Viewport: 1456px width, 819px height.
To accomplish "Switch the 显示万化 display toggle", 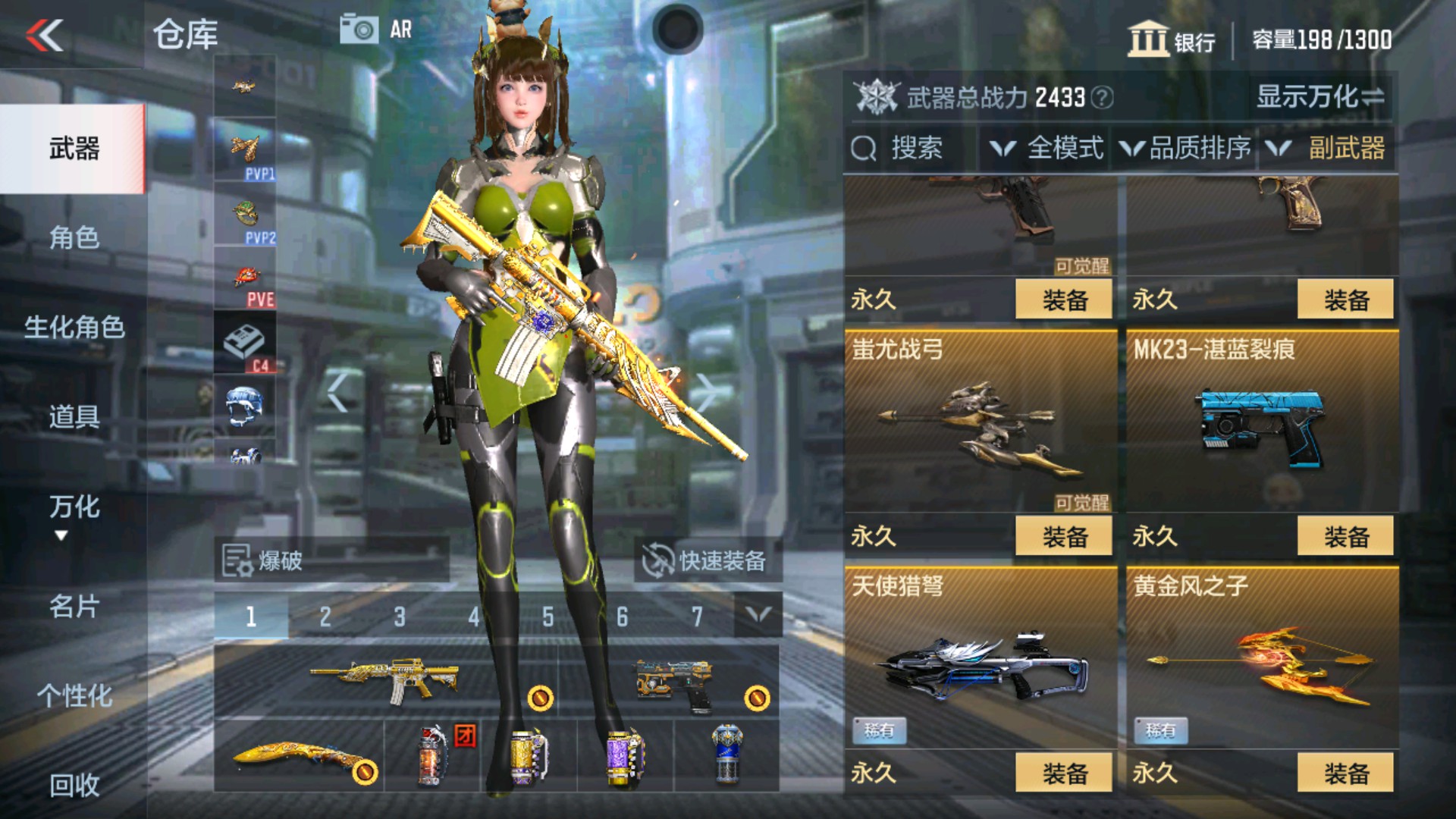I will pos(1319,97).
